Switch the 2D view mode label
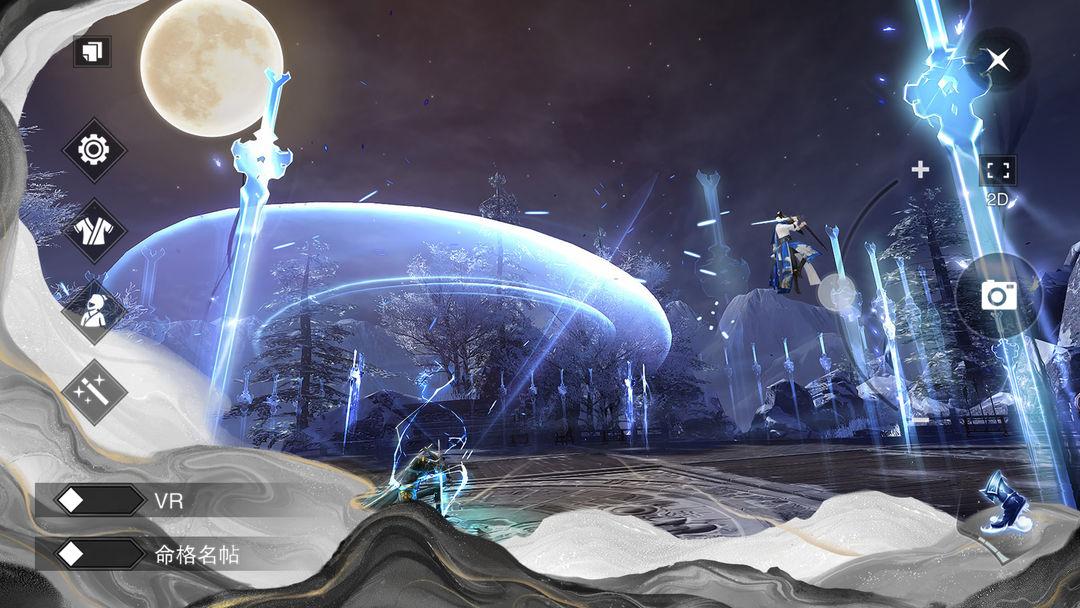This screenshot has height=608, width=1080. point(997,200)
